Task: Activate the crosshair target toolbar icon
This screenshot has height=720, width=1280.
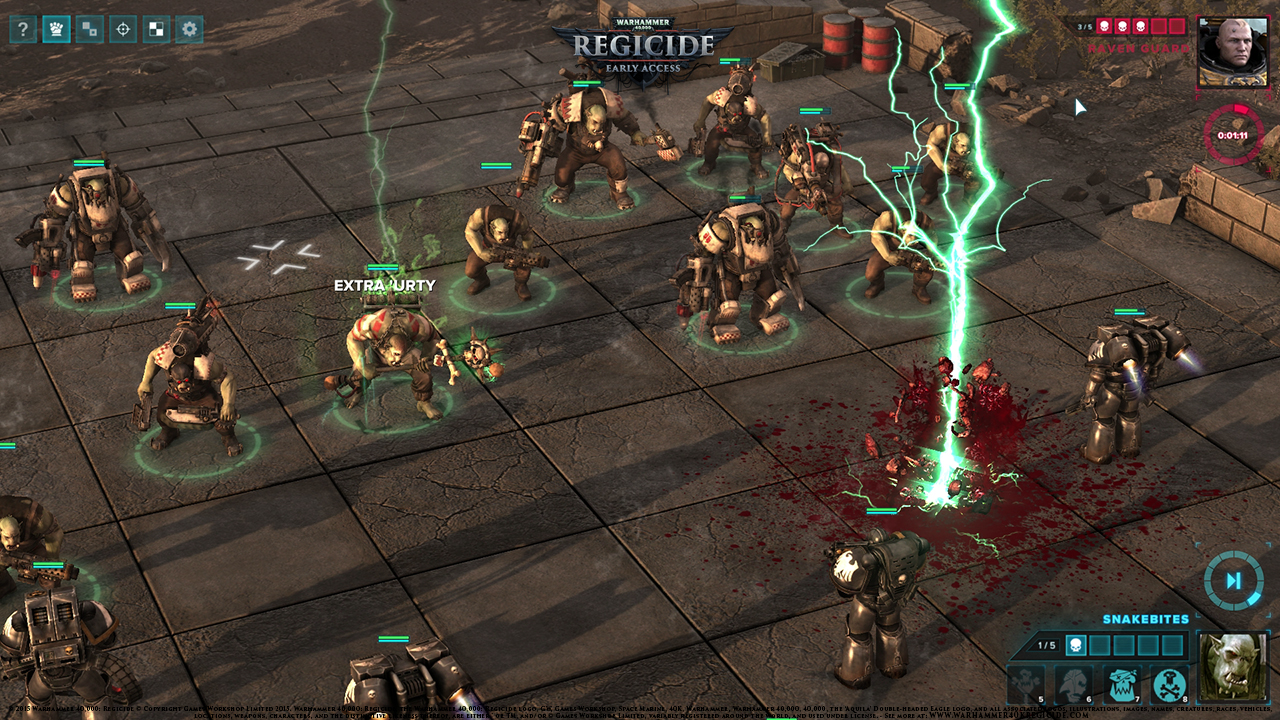Action: (x=122, y=29)
